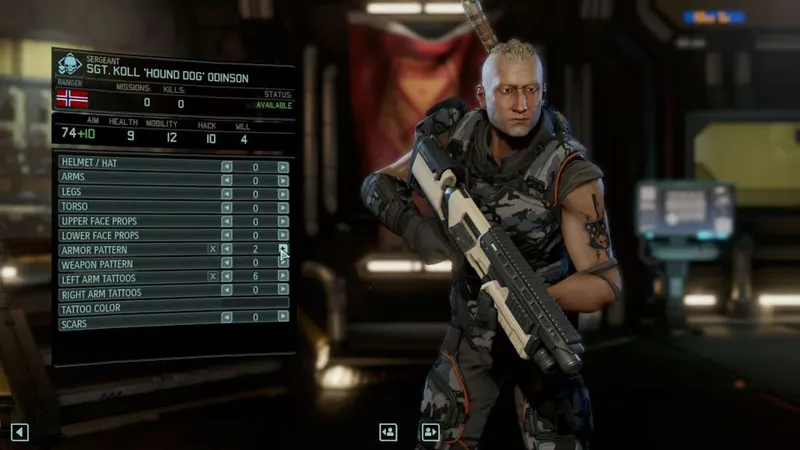Increase the Scars option value
The width and height of the screenshot is (800, 450).
pos(283,317)
